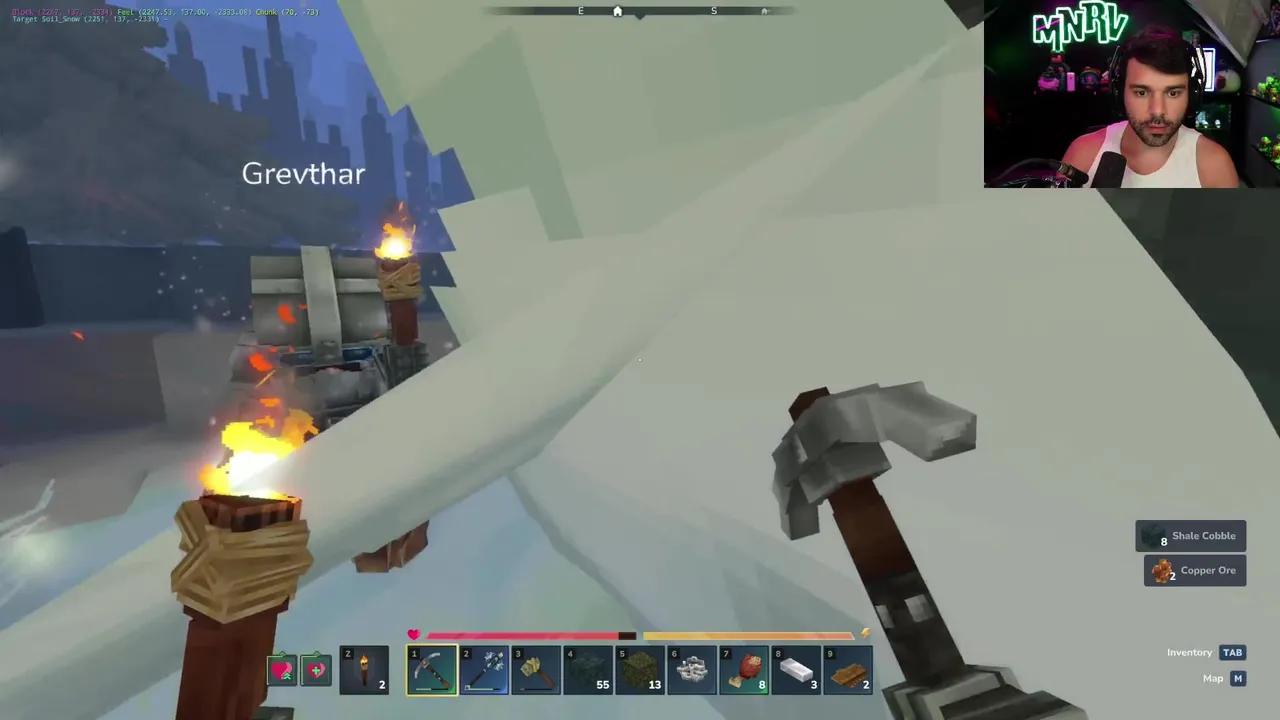Select the torch in the Z hotbar slot
1280x720 pixels.
365,668
